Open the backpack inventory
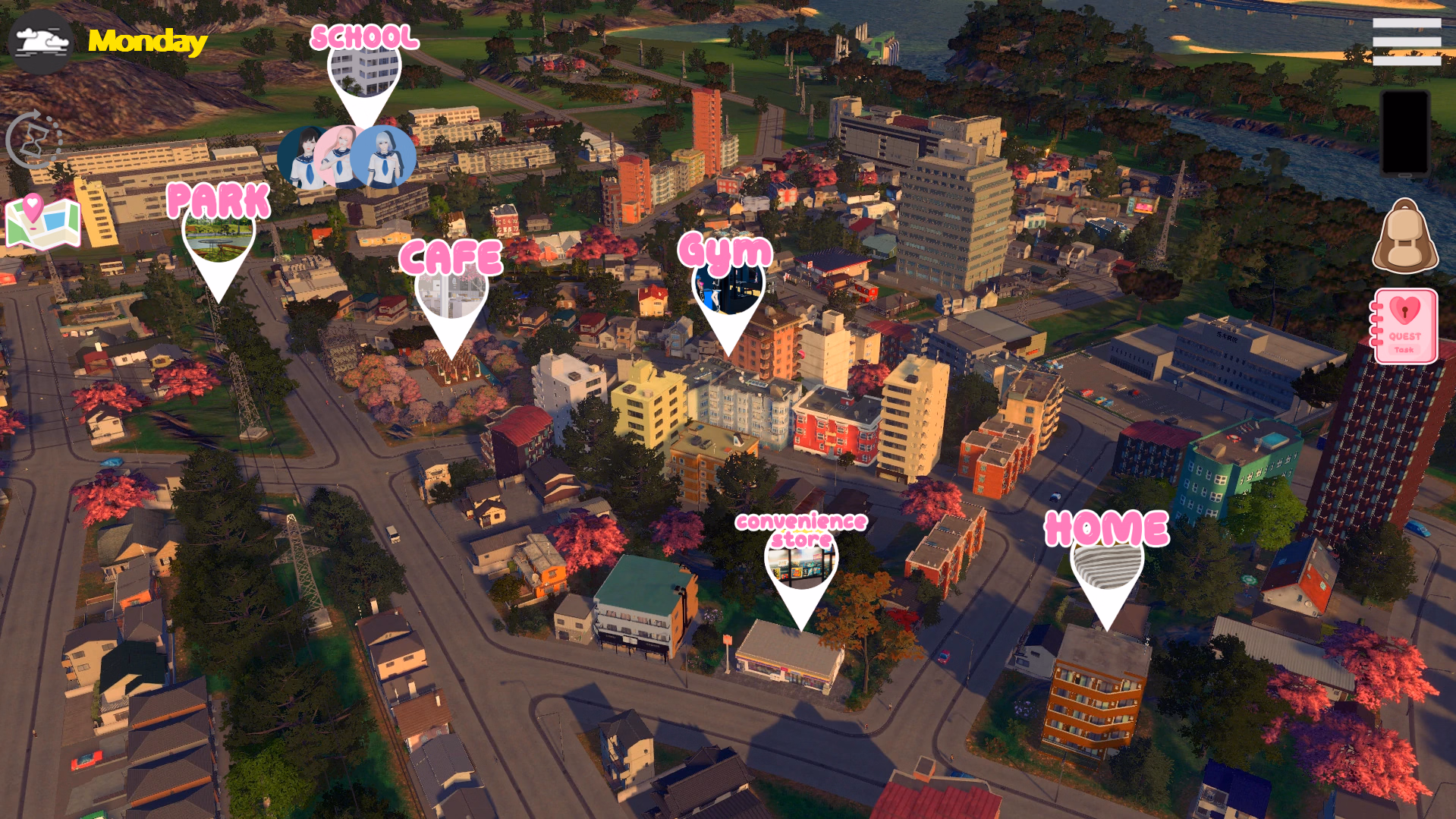 click(x=1404, y=237)
